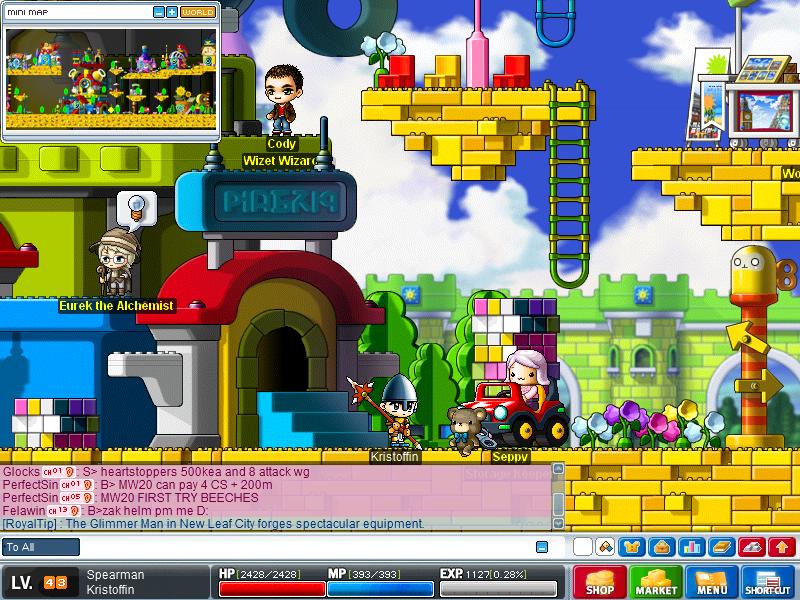The width and height of the screenshot is (800, 600).
Task: Open the 'To All' chat target selector
Action: 41,547
